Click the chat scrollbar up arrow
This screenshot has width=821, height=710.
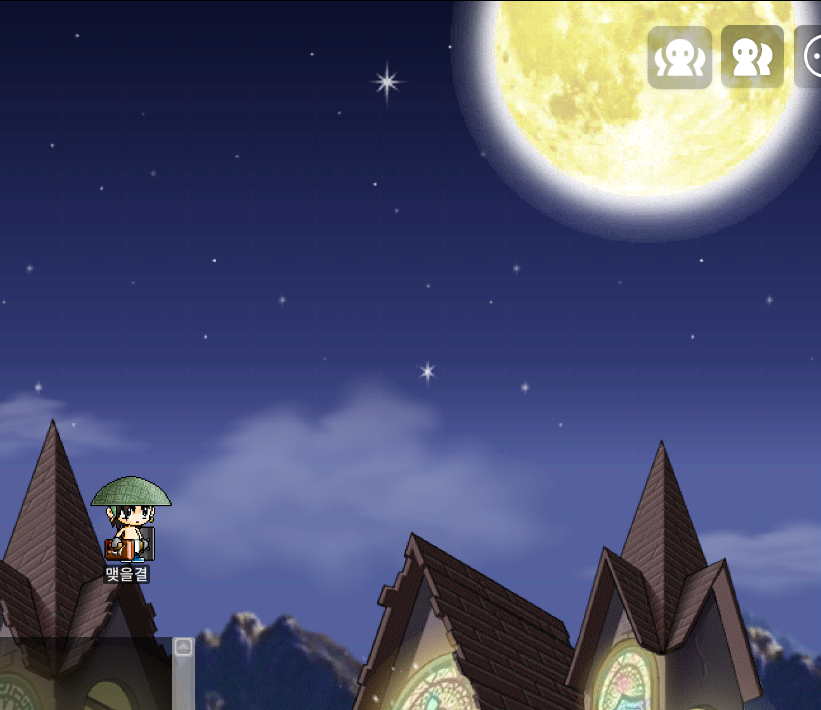(x=183, y=647)
